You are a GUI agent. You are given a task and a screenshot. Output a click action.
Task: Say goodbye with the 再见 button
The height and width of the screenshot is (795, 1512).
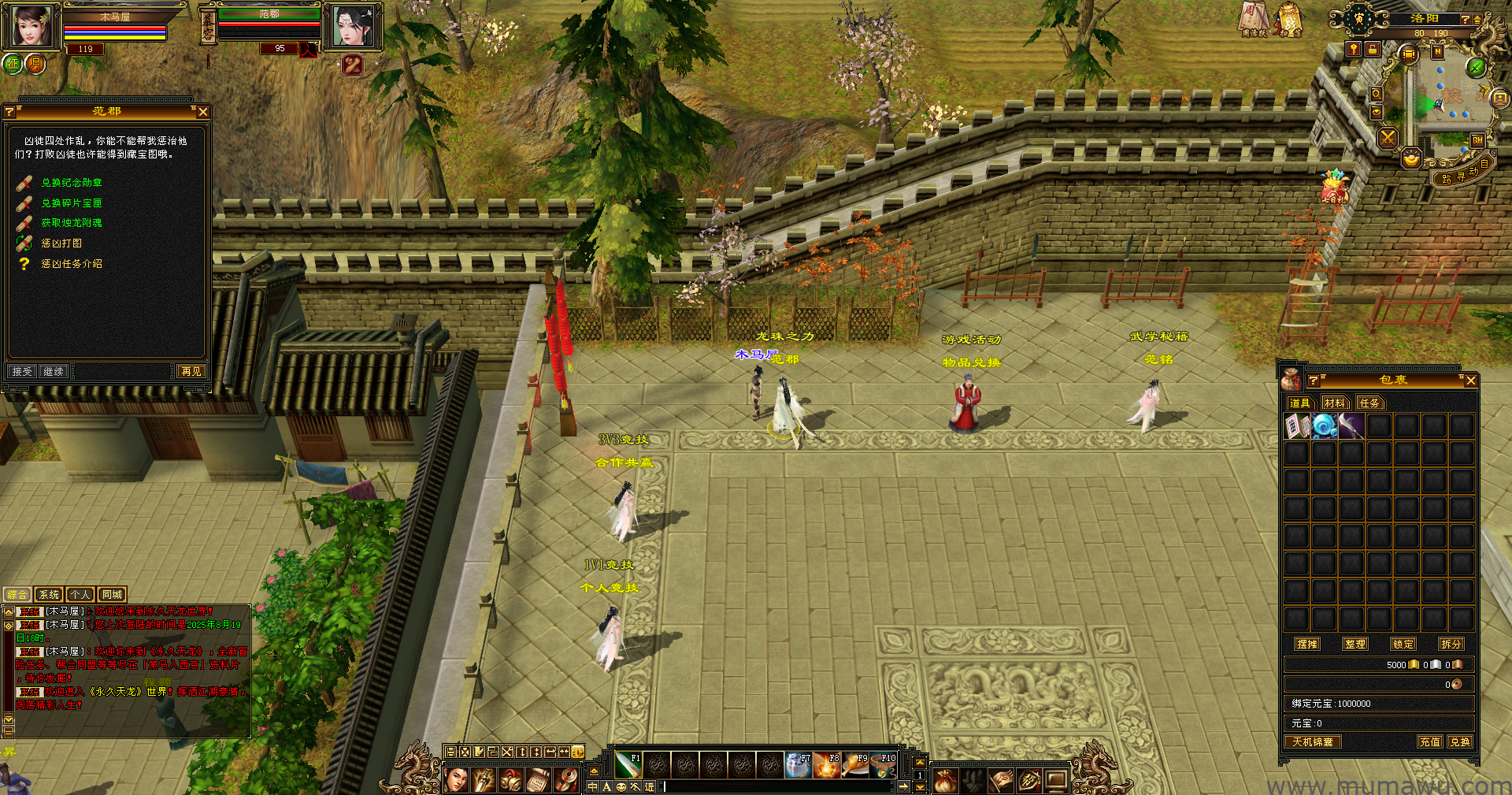191,371
